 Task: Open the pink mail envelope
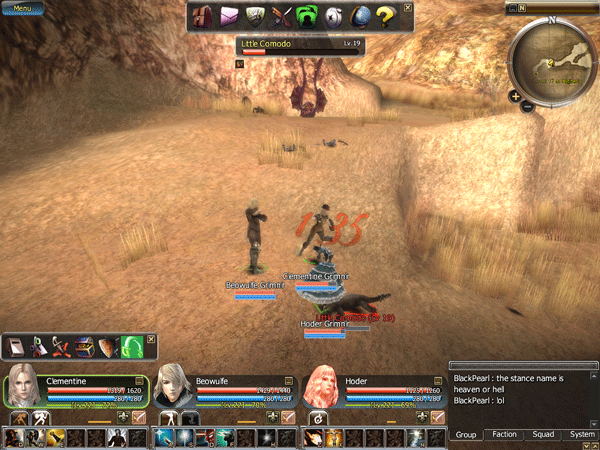[230, 15]
